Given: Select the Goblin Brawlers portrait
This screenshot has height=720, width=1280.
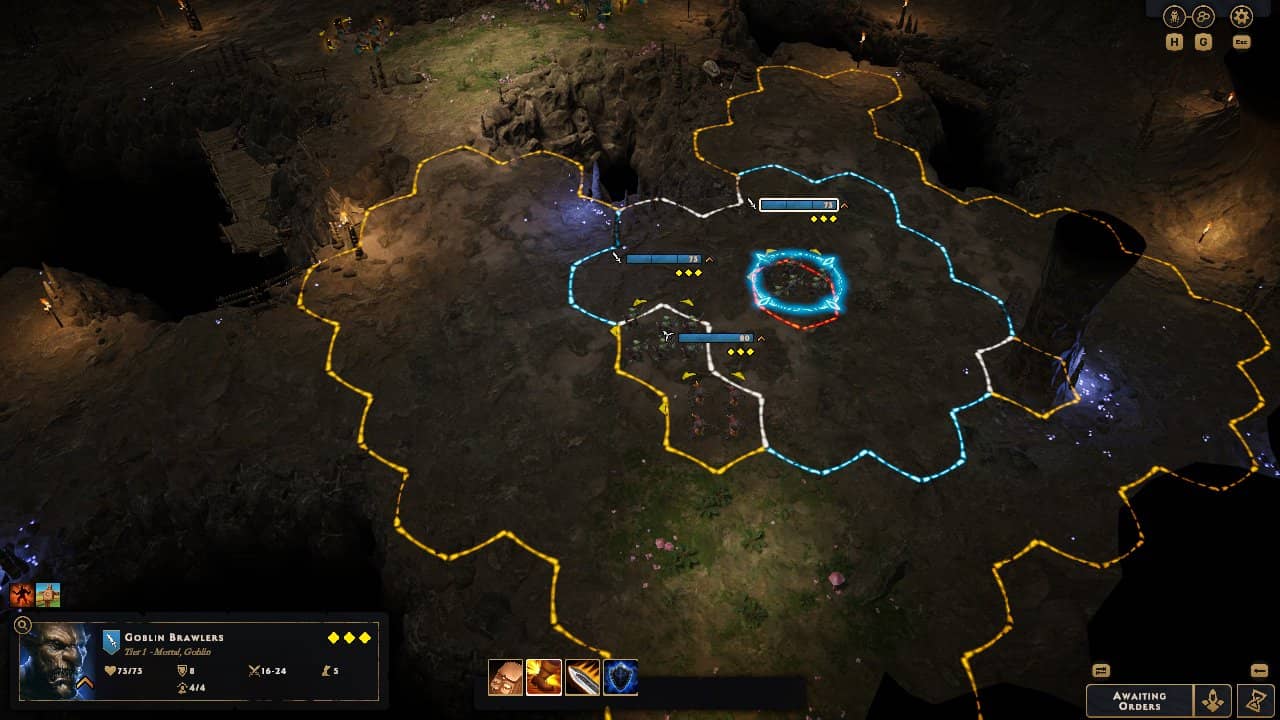Looking at the screenshot, I should 55,660.
